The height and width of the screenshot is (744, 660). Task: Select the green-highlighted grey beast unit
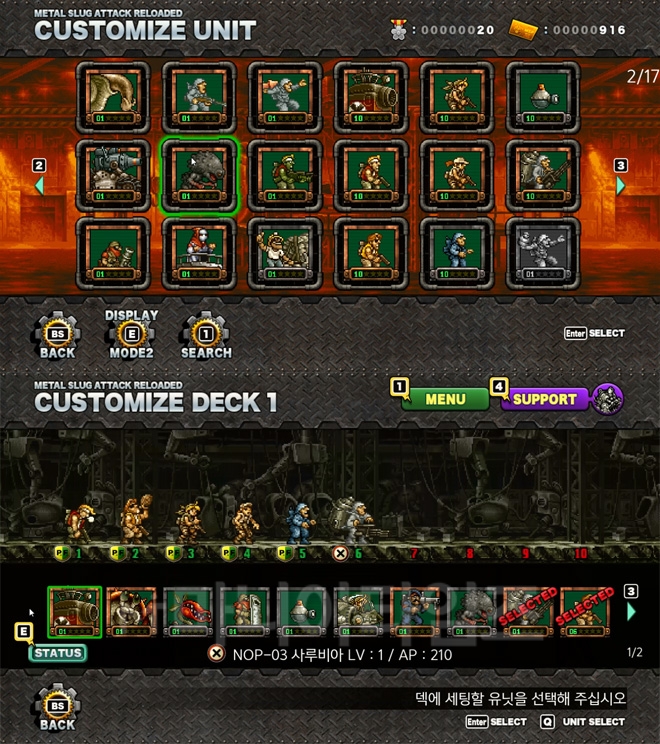pos(200,175)
